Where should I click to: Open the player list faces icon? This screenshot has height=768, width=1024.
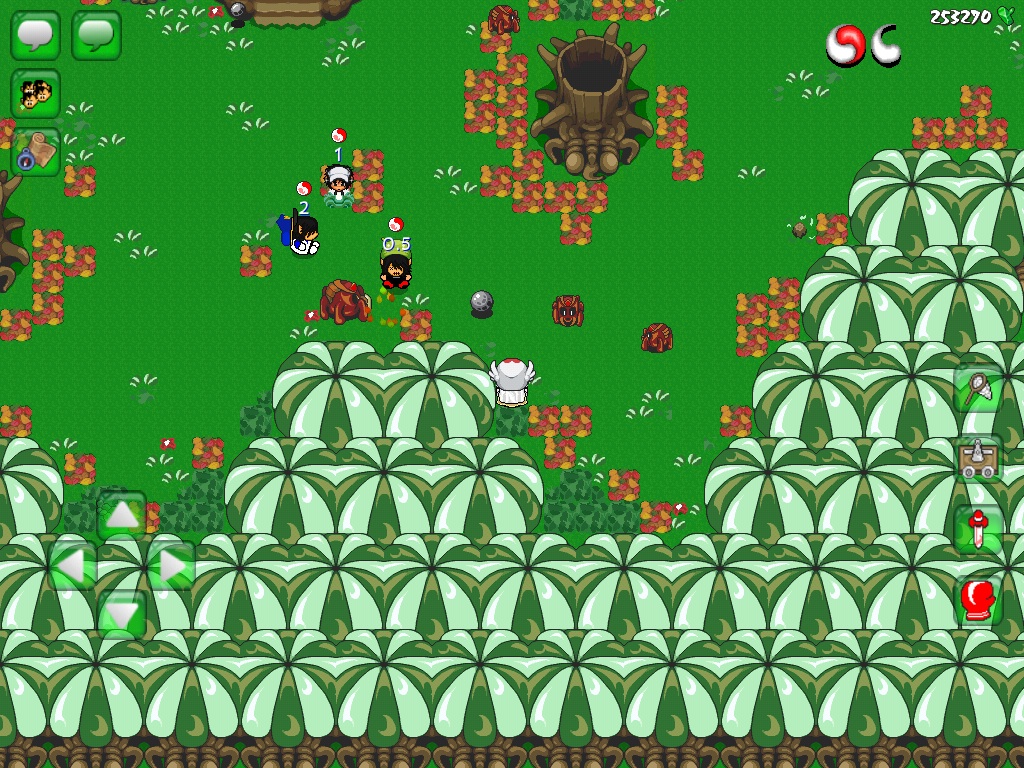pyautogui.click(x=35, y=94)
